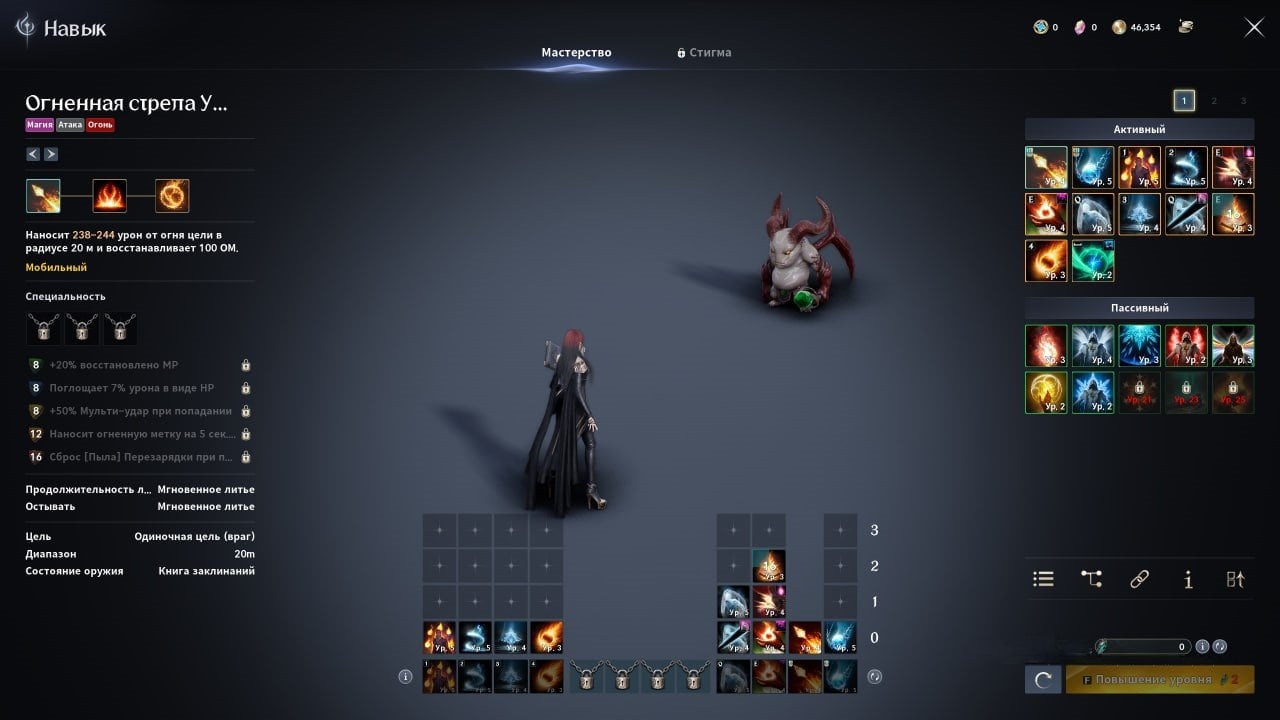Pick the fiery ring icon in the chain
Viewport: 1280px width, 720px height.
(x=172, y=196)
